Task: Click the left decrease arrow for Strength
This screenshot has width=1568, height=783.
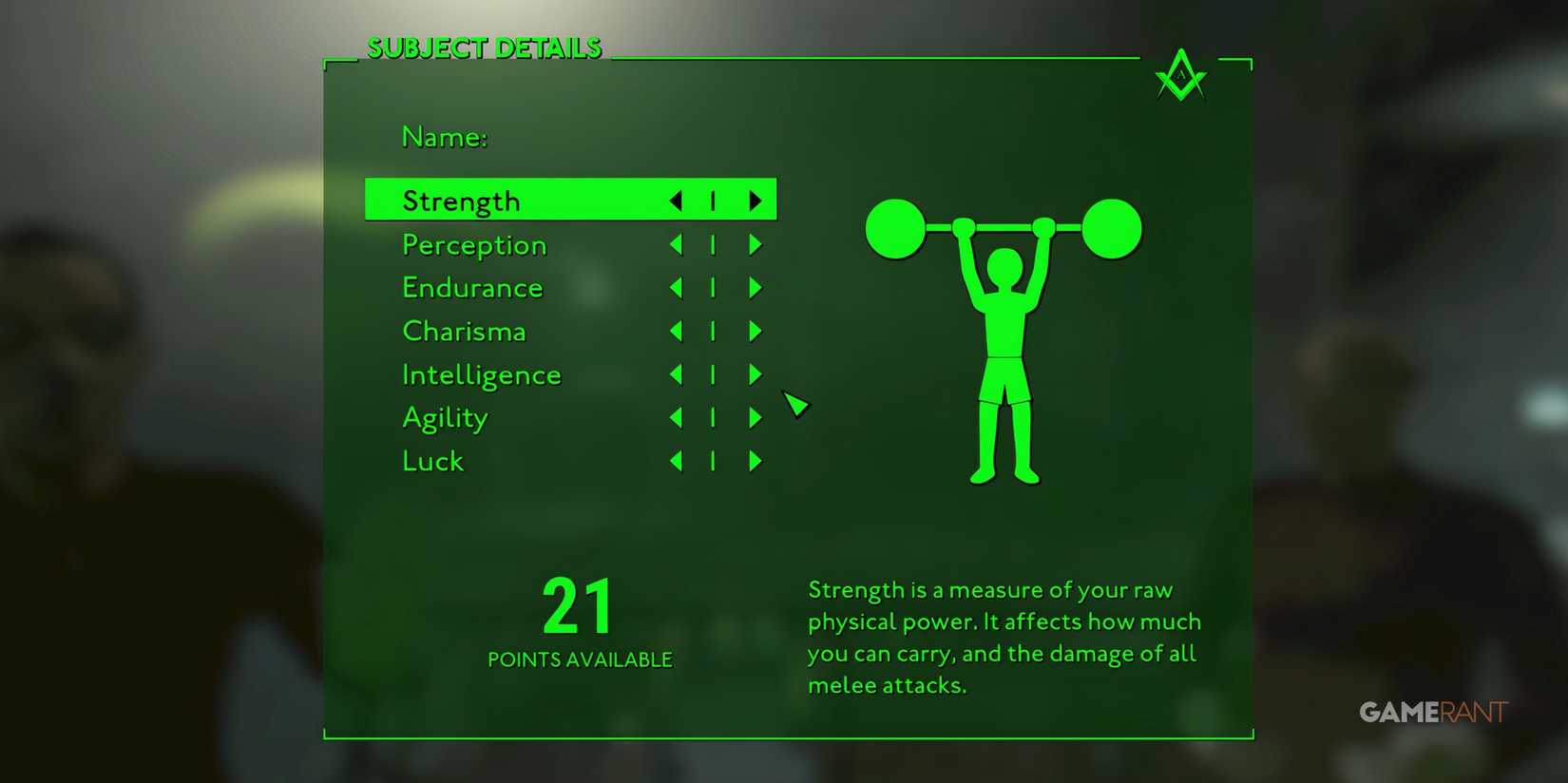Action: [x=675, y=201]
